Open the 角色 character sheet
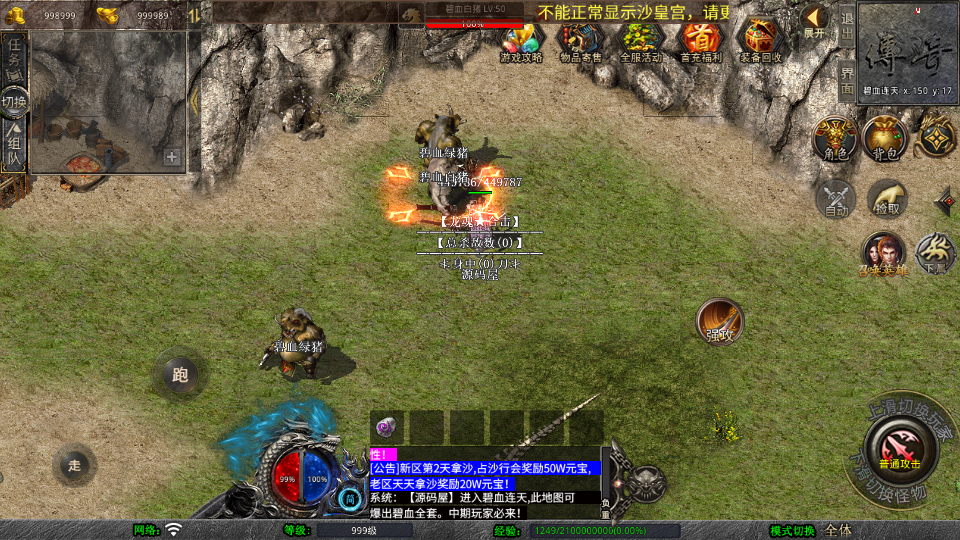Image resolution: width=960 pixels, height=540 pixels. [x=833, y=139]
